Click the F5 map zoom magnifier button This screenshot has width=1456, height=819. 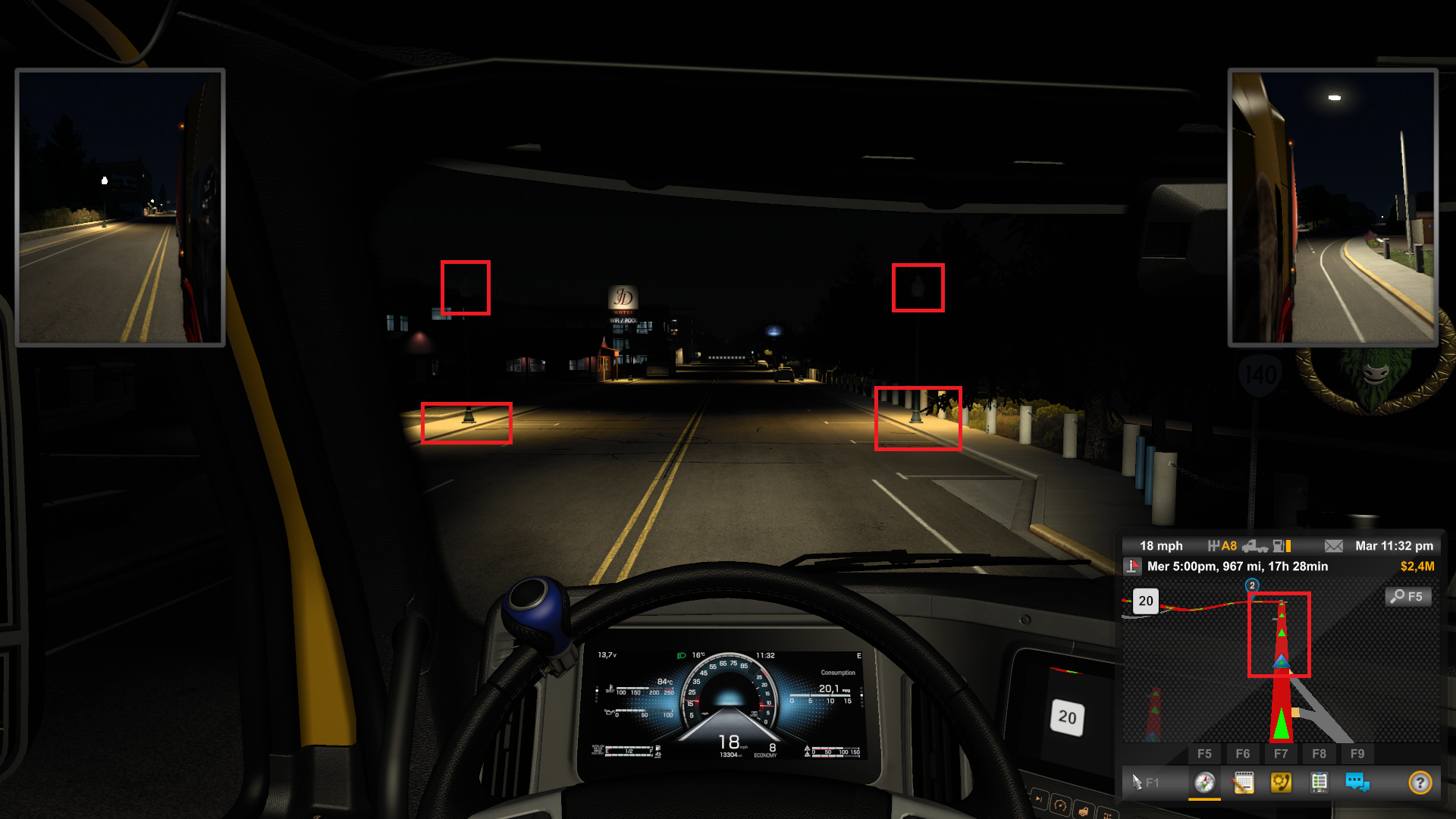(x=1409, y=597)
